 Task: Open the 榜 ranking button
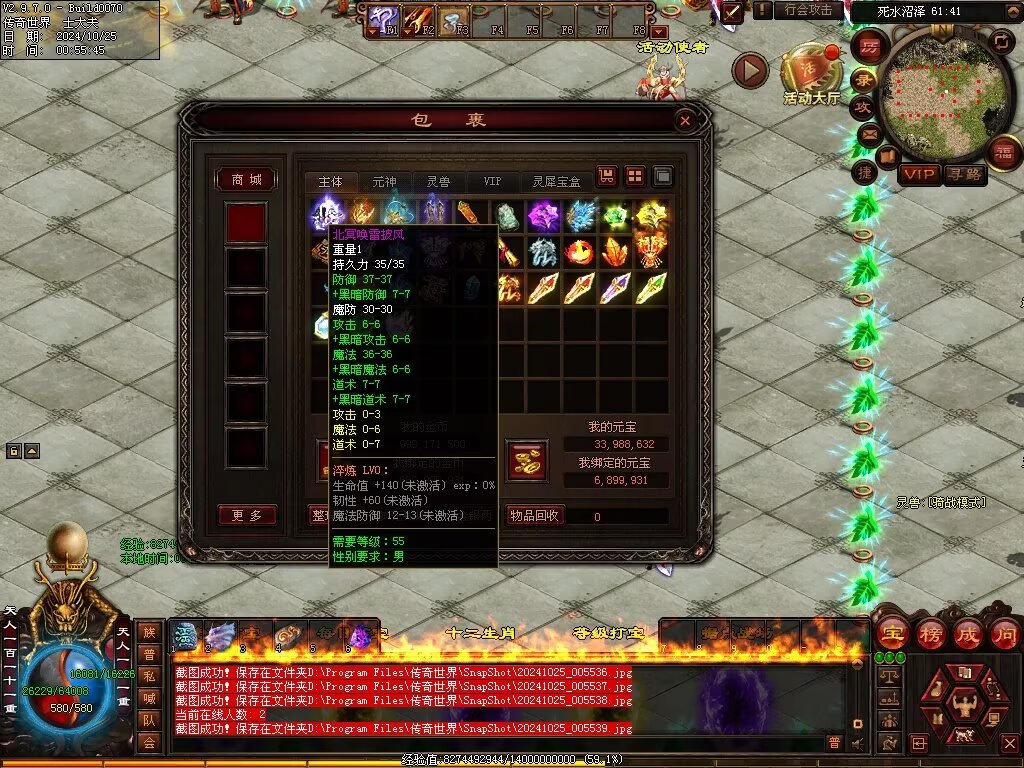click(930, 634)
